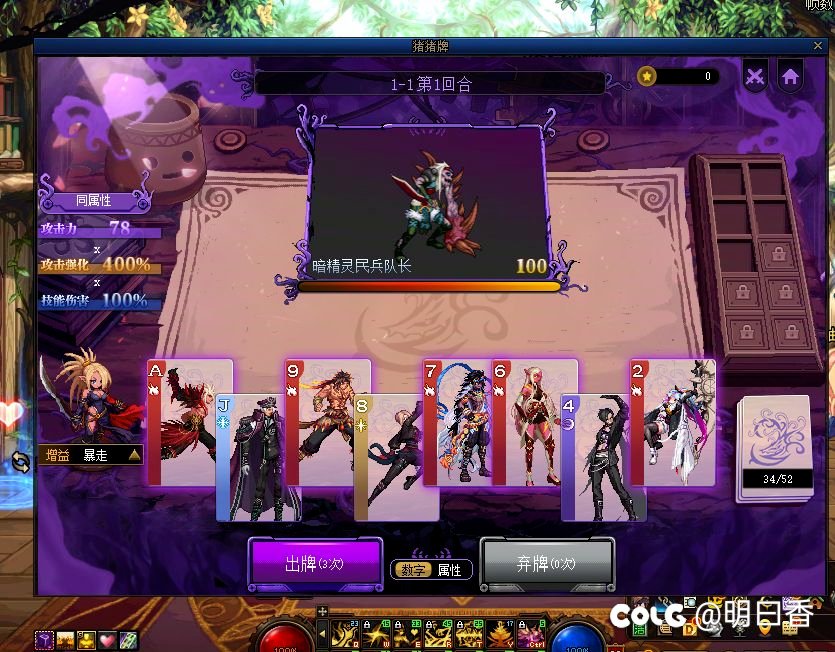The height and width of the screenshot is (652, 835).
Task: Click the 同属性 hand type label
Action: (x=96, y=201)
